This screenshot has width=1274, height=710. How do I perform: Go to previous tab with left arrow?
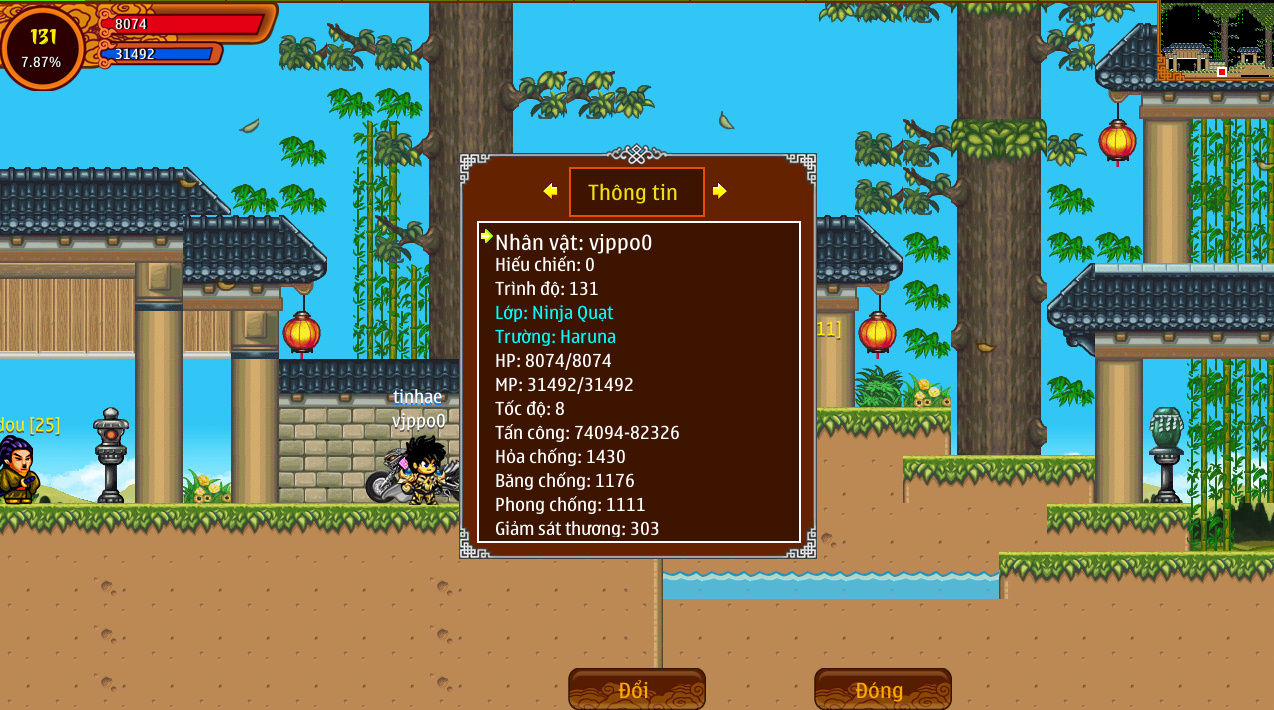point(550,191)
